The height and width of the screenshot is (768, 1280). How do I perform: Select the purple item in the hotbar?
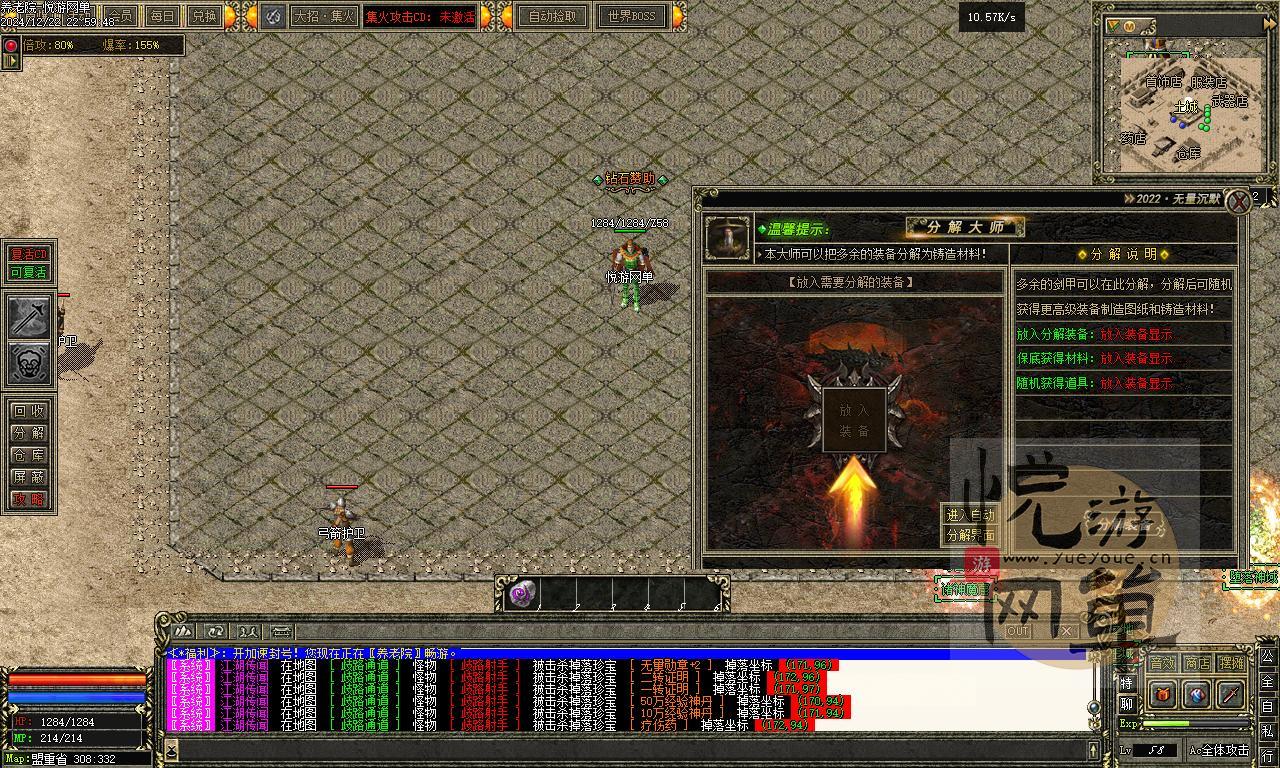[522, 594]
